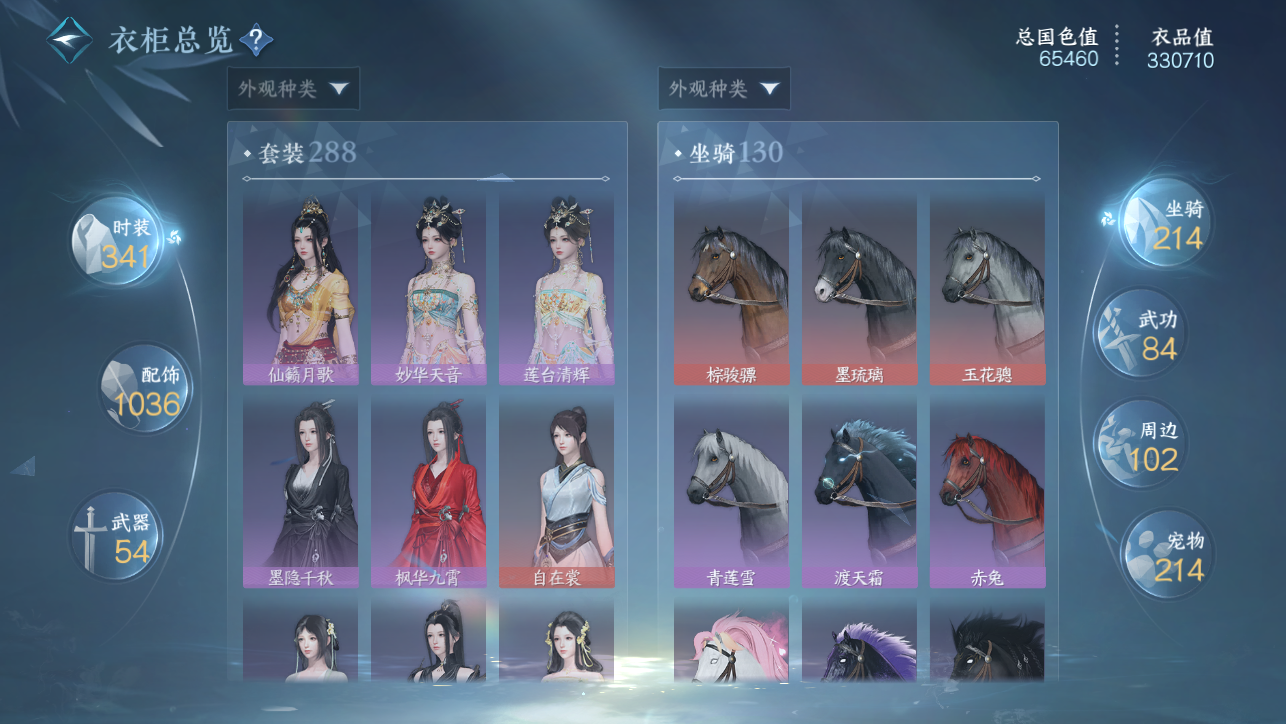Open the question mark help icon
This screenshot has height=724, width=1286.
pos(256,41)
